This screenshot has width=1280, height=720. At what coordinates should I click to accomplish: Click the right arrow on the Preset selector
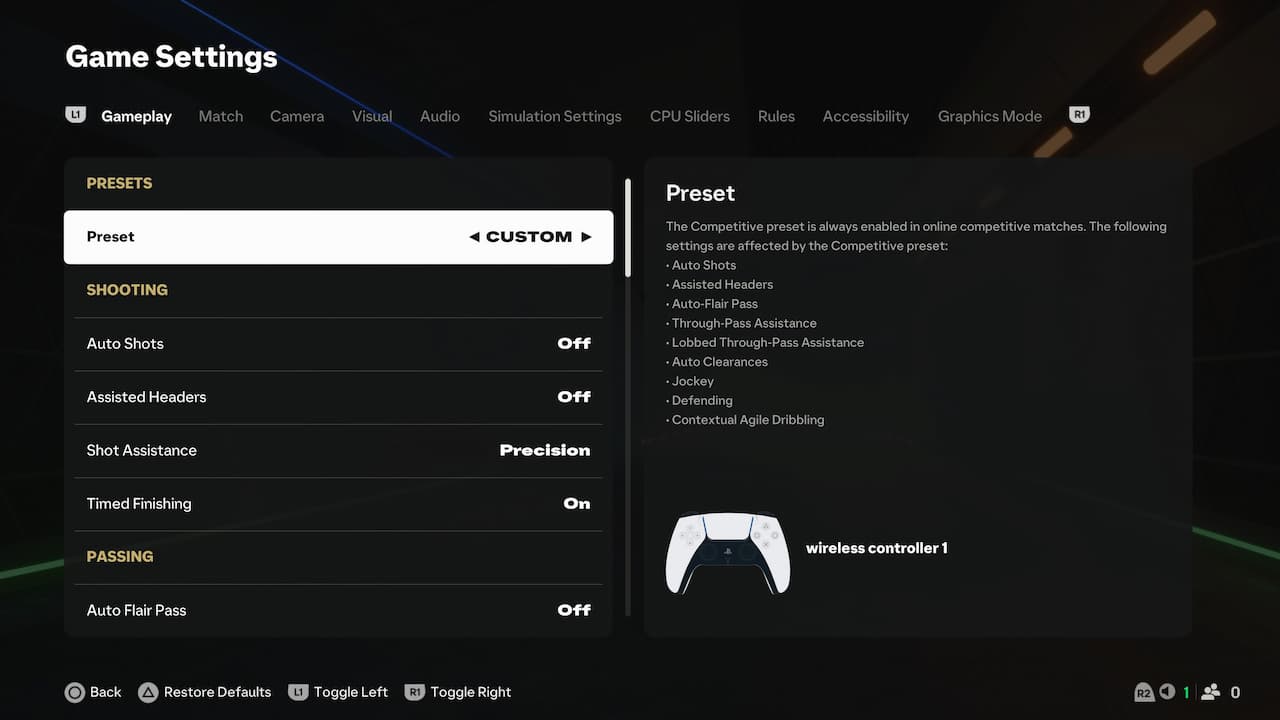586,236
